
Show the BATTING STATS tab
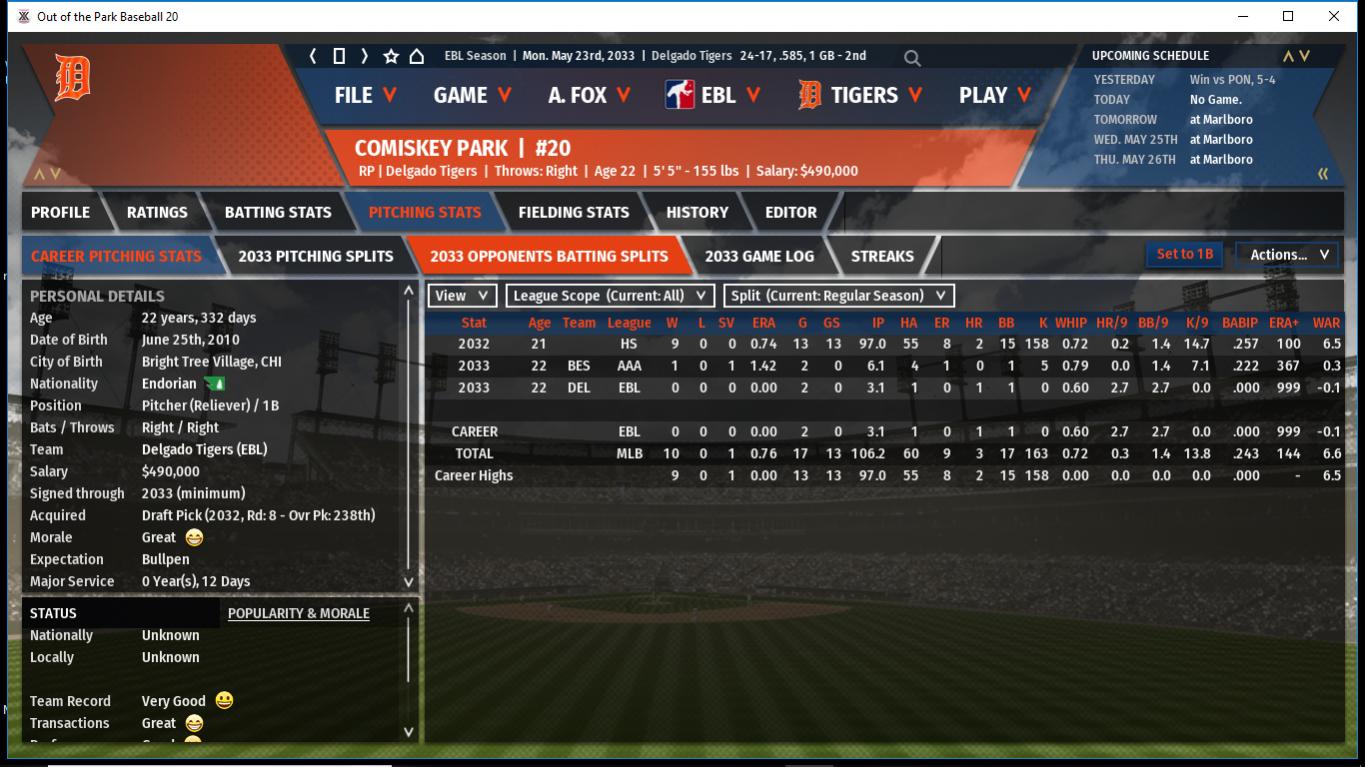[x=278, y=212]
